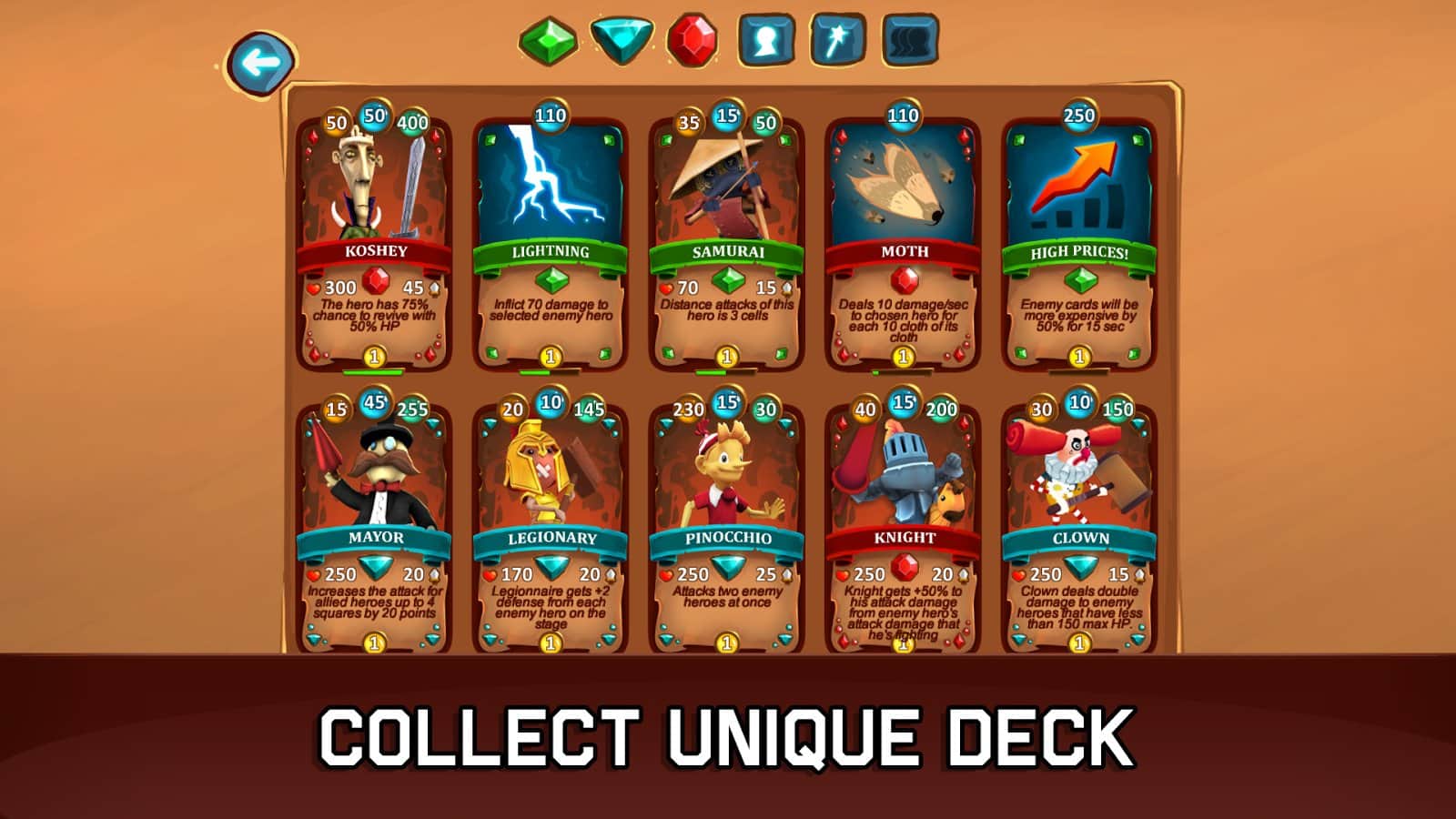The image size is (1456, 819).
Task: Go back with the arrow button
Action: click(261, 63)
